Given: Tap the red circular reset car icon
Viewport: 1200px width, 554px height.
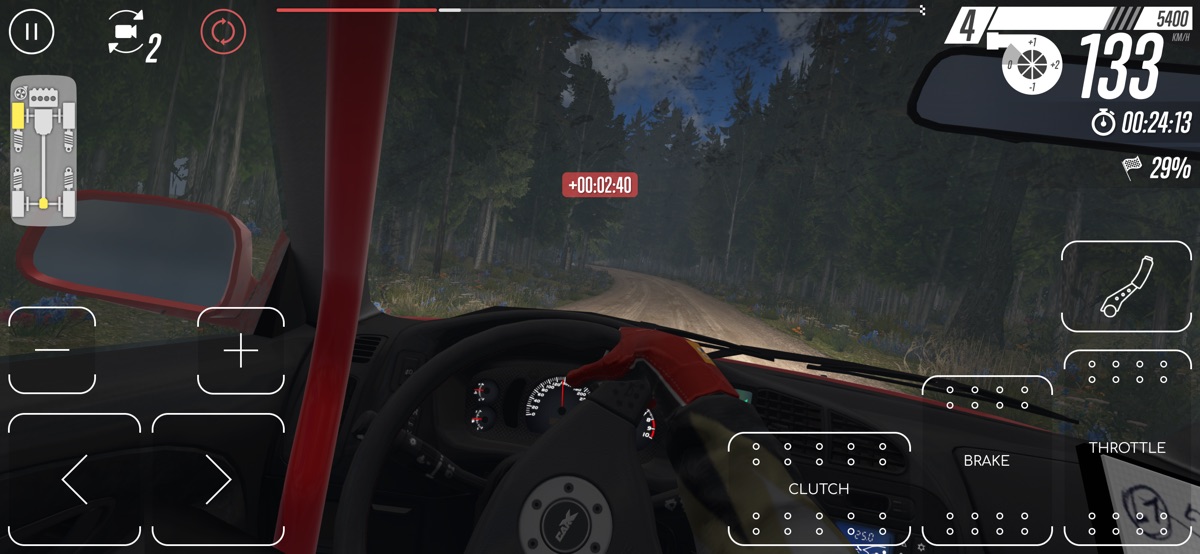Looking at the screenshot, I should pos(223,32).
